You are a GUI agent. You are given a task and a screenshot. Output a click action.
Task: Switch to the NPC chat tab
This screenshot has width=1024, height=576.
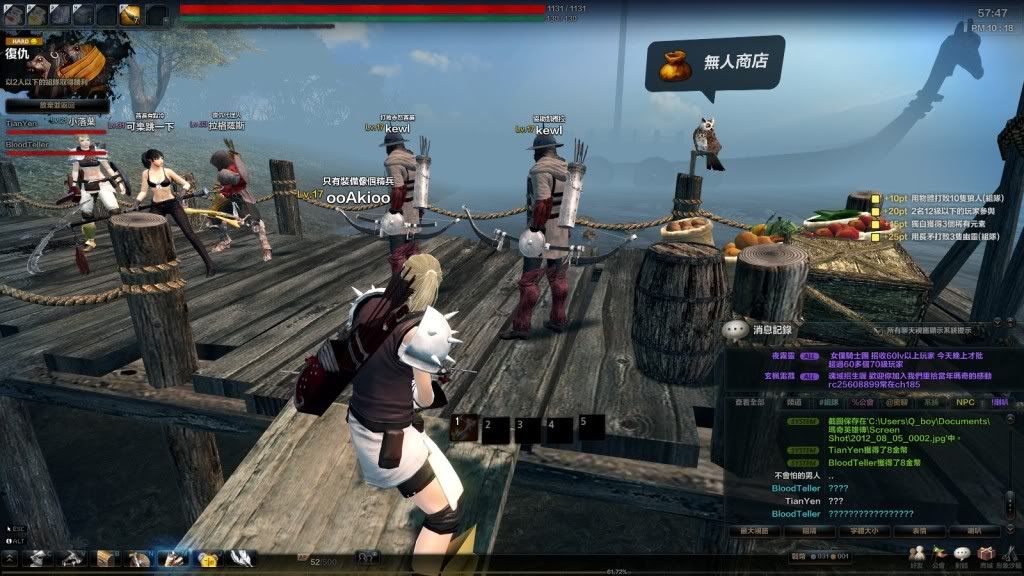pyautogui.click(x=965, y=402)
